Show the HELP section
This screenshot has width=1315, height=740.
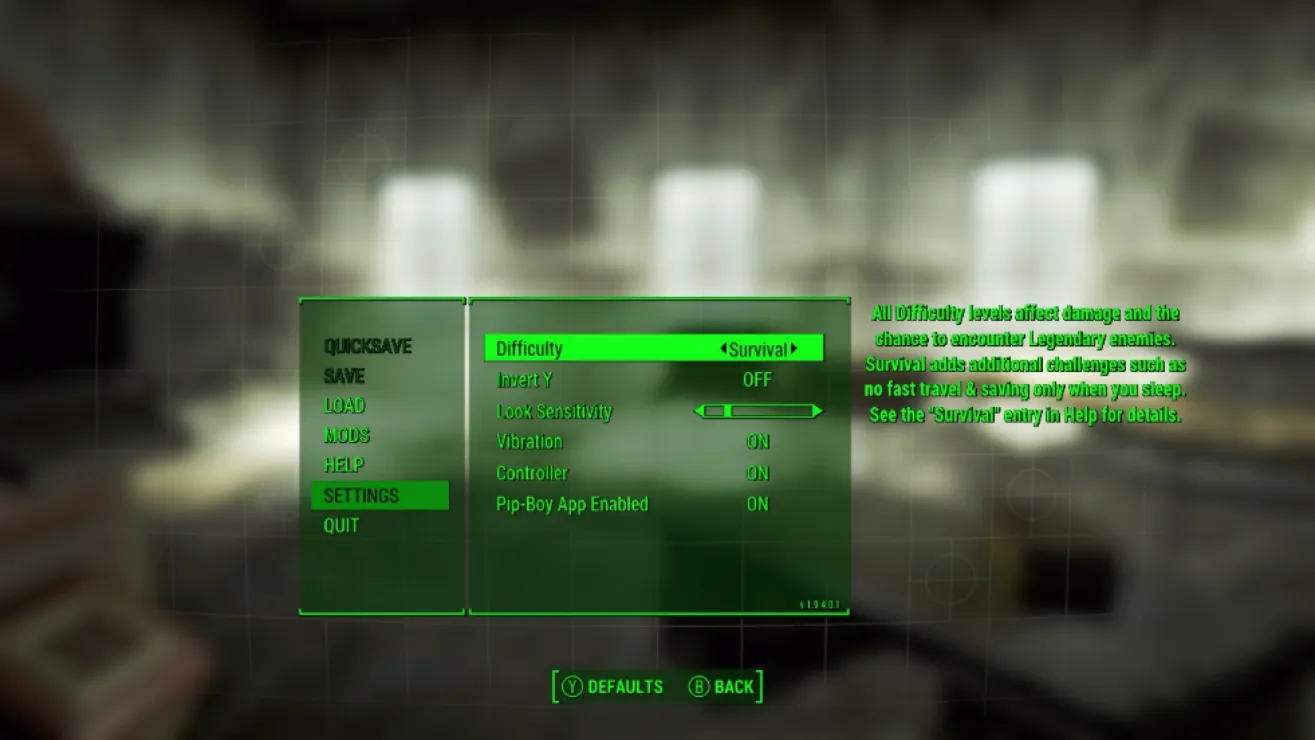coord(343,465)
